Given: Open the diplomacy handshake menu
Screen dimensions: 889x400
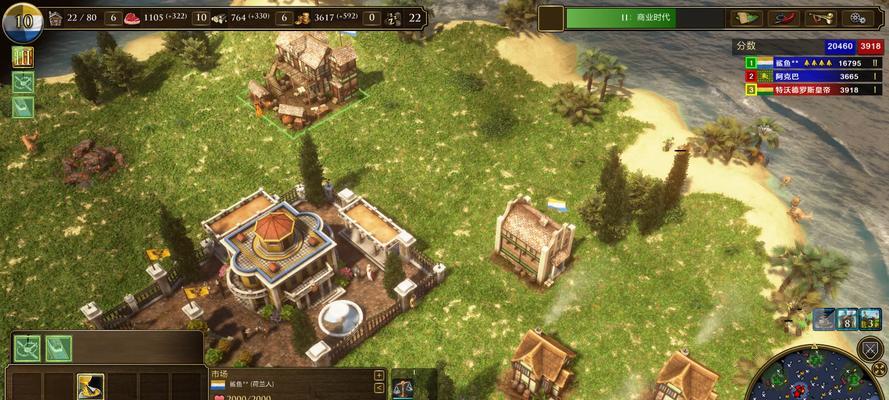Looking at the screenshot, I should click(782, 17).
